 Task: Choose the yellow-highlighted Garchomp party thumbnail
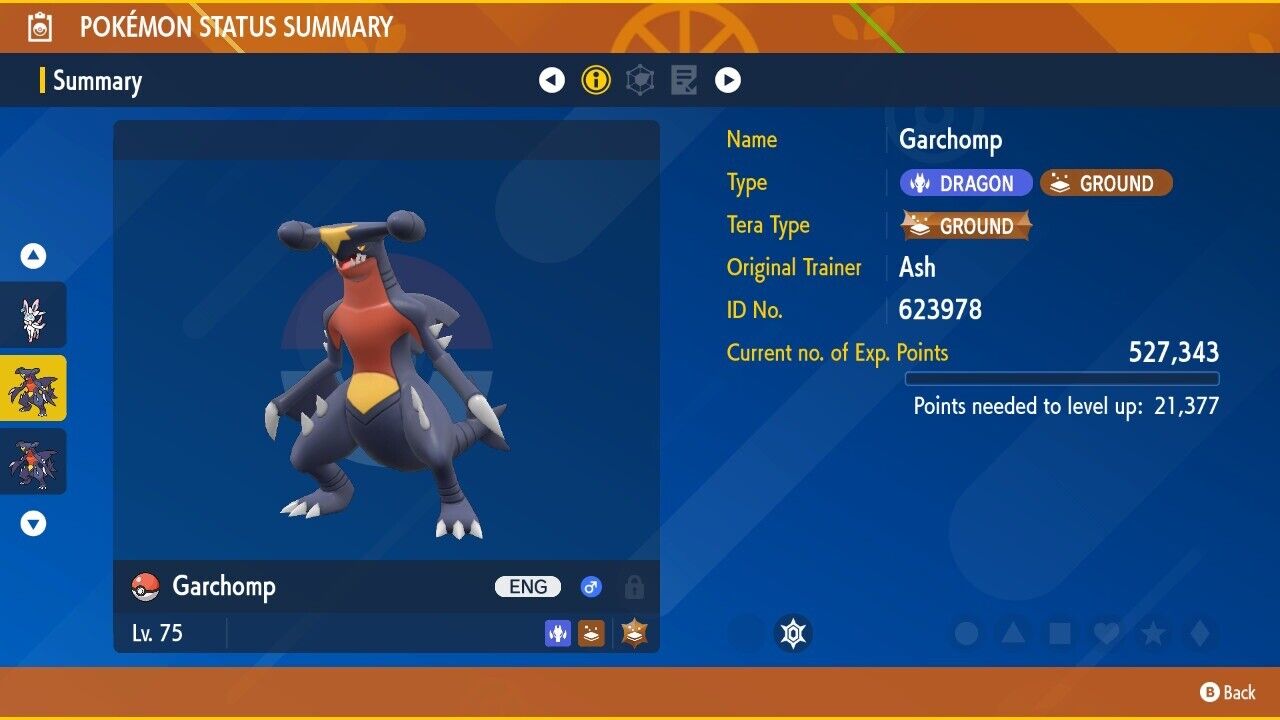pos(33,388)
